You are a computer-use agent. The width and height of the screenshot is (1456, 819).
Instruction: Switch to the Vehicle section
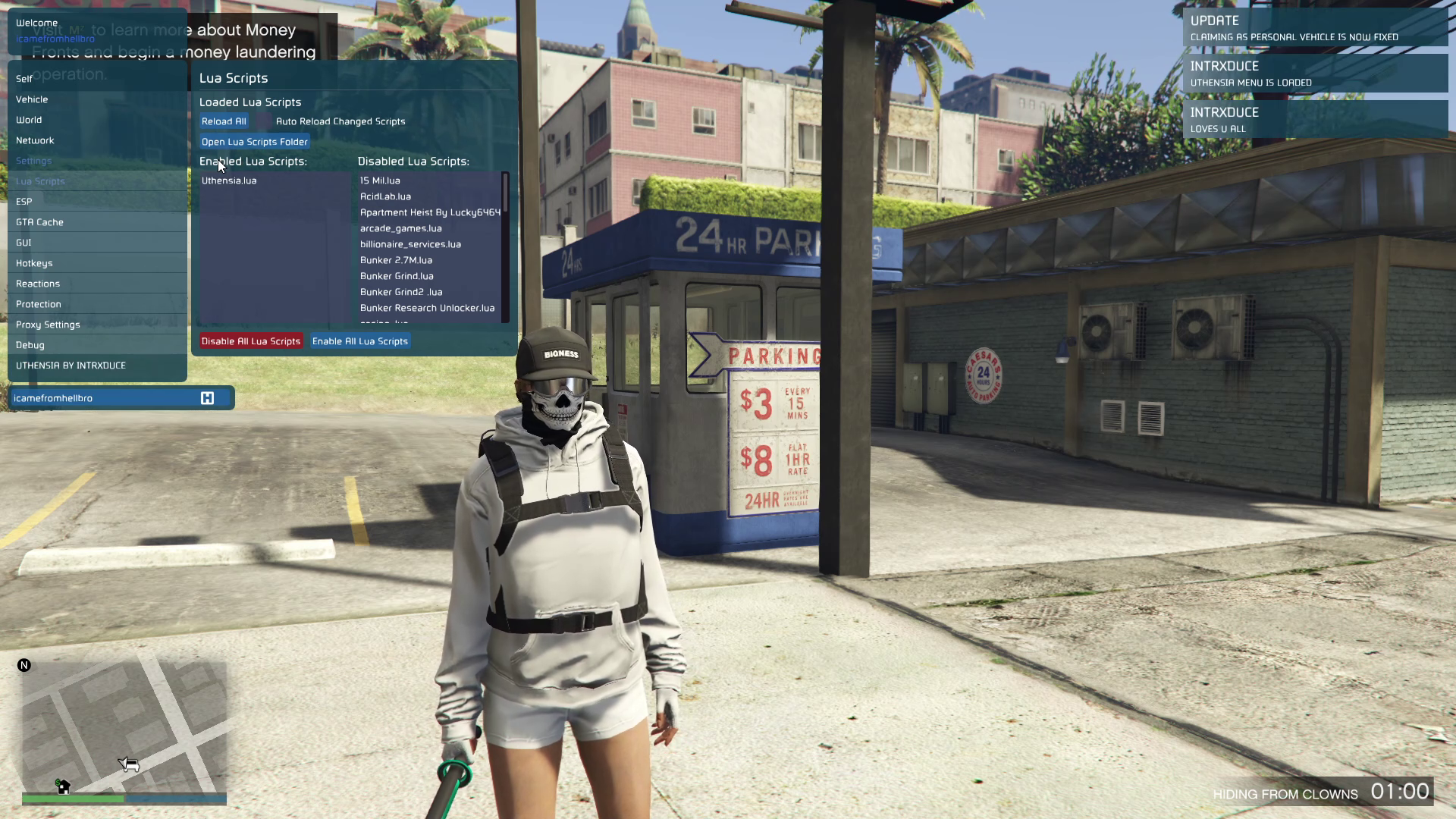click(32, 99)
